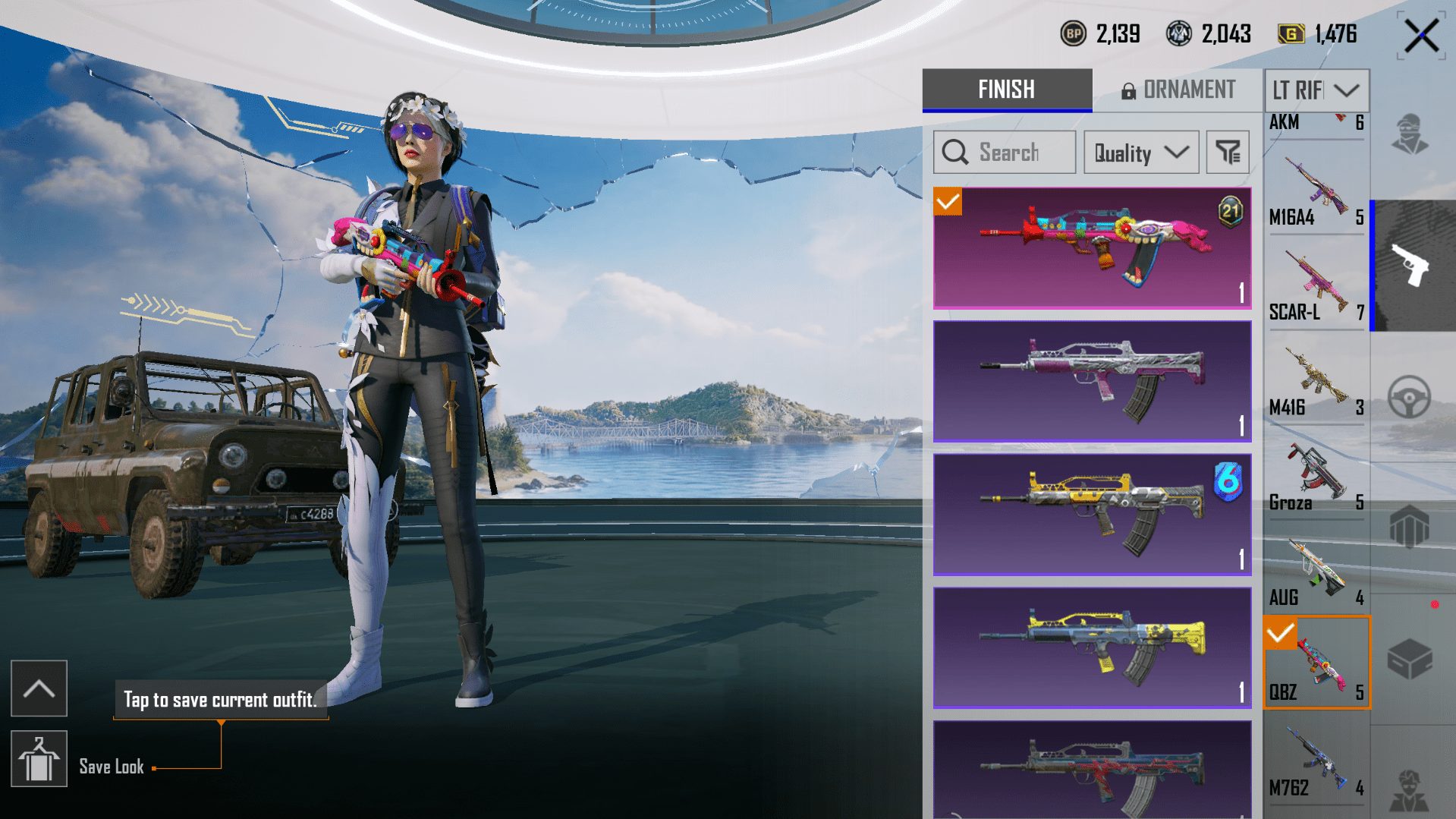
Task: Close the inventory screen
Action: click(x=1420, y=36)
